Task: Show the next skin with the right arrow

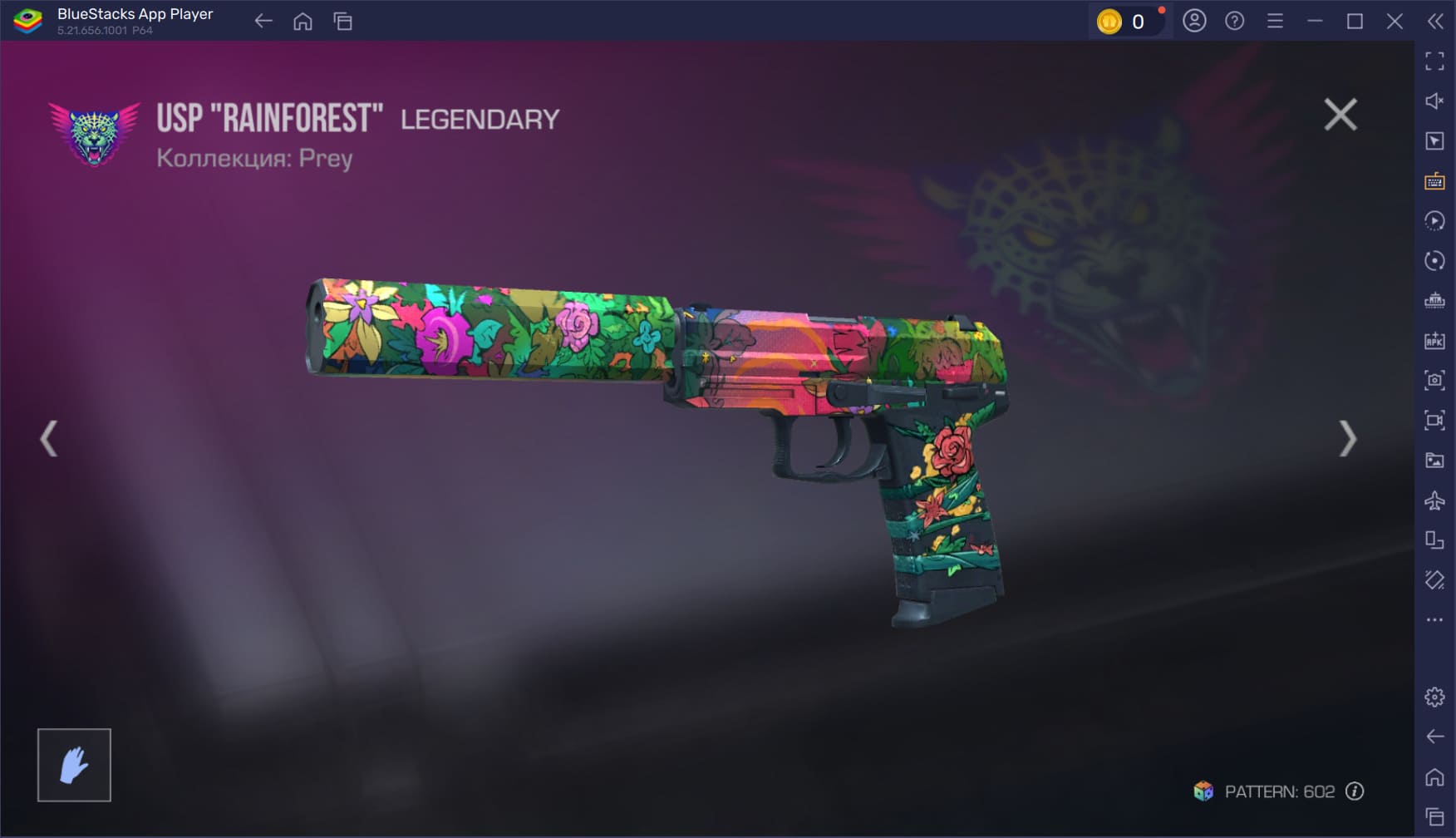Action: (1347, 438)
